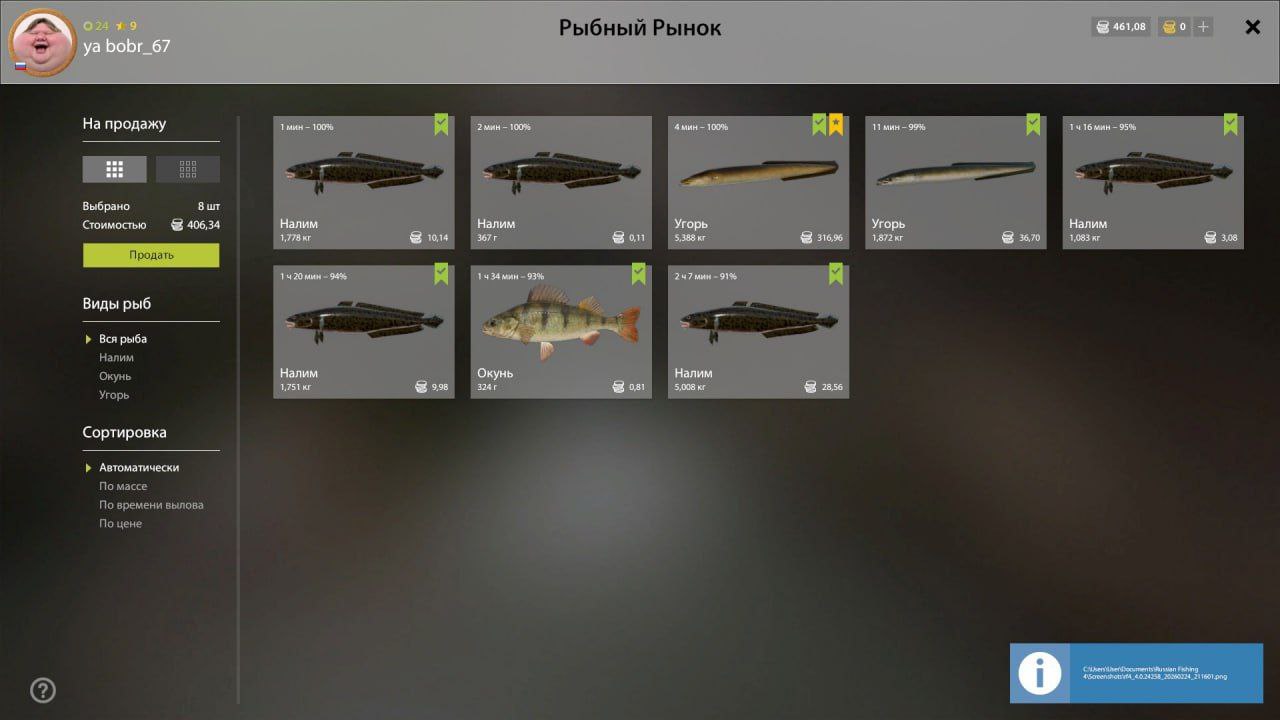Sell the selected fish with Продать
The width and height of the screenshot is (1280, 720).
151,255
